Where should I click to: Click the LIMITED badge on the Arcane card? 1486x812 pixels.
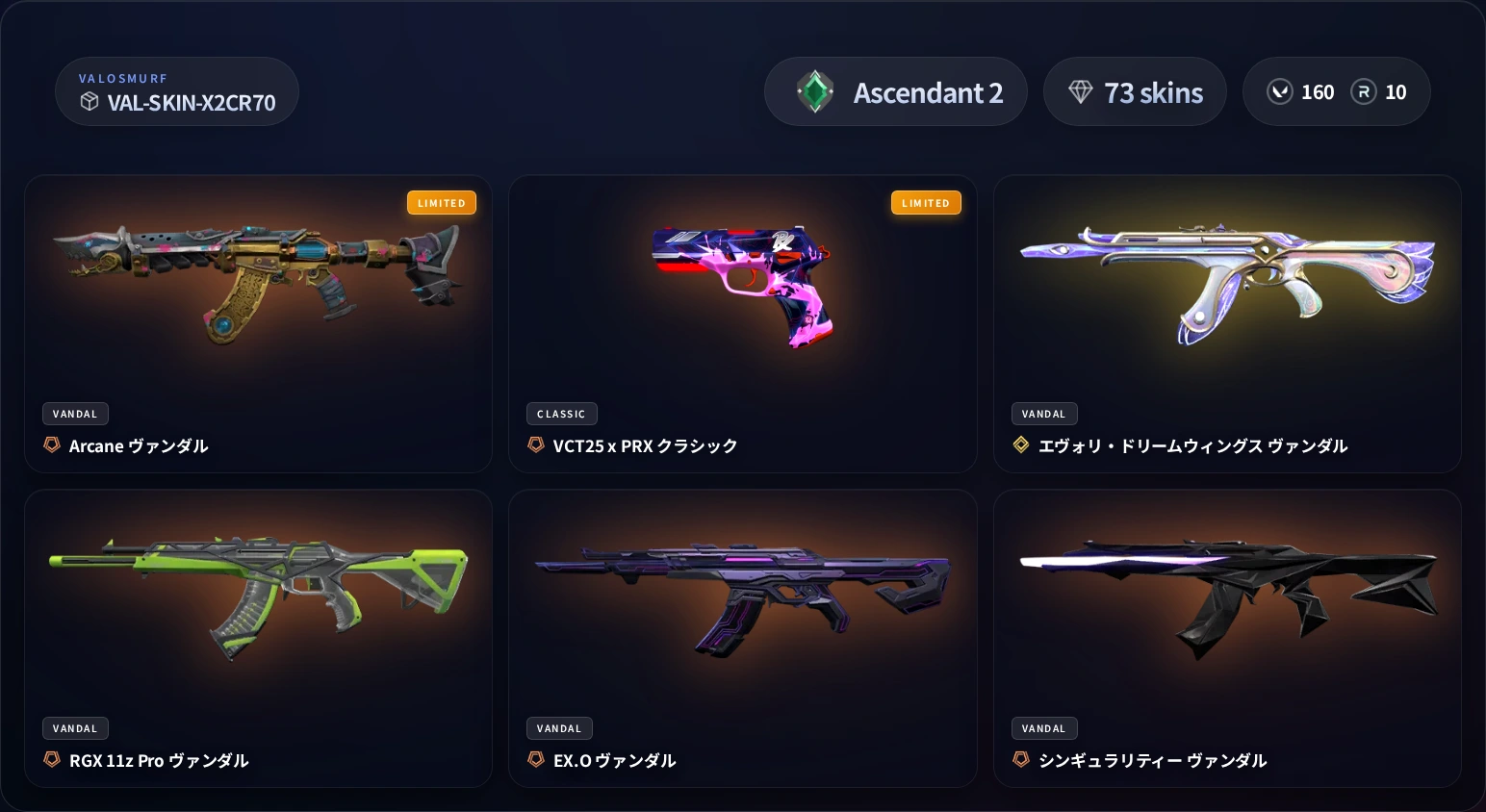442,202
